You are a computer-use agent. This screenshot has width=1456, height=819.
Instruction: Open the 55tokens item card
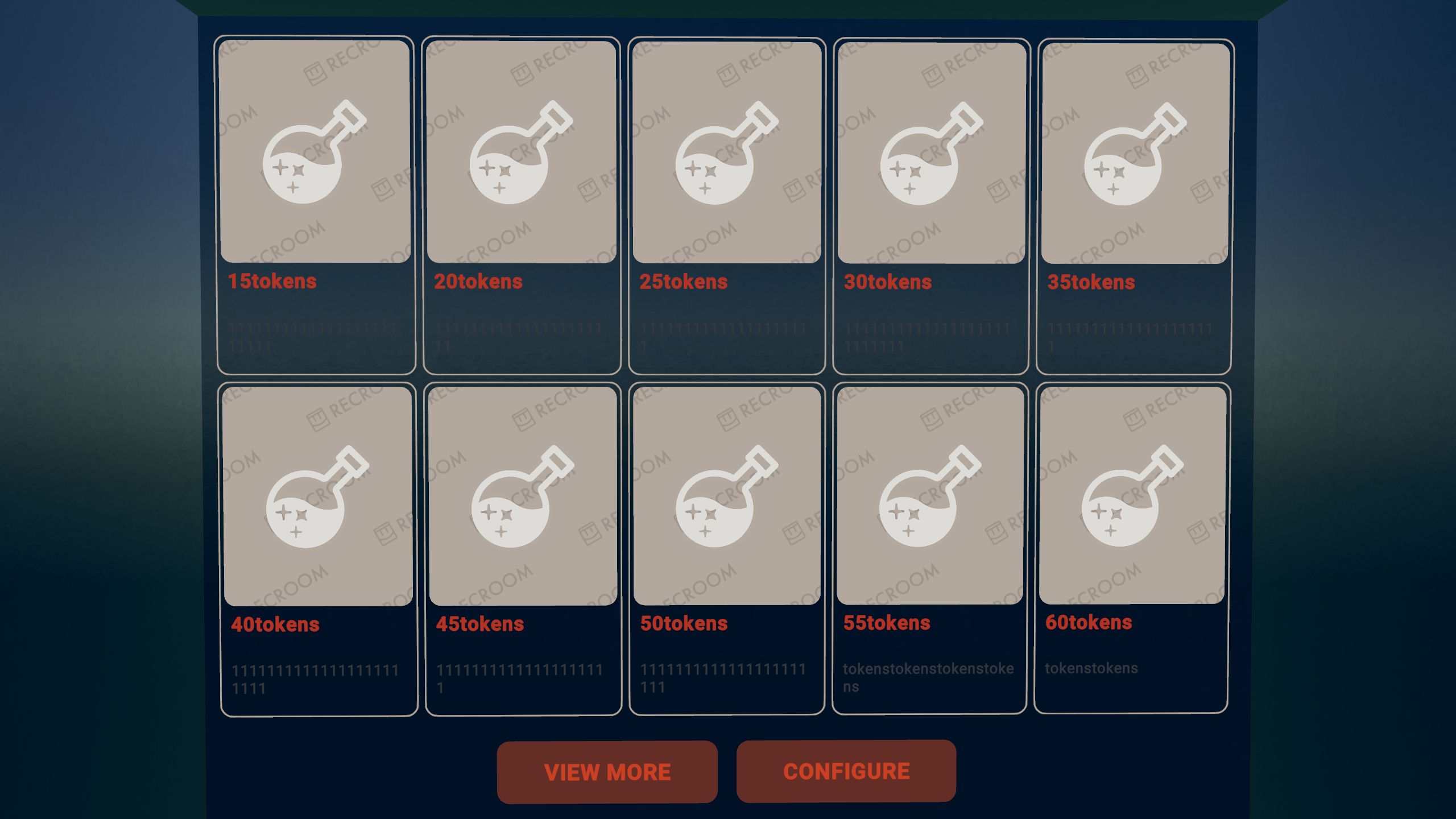(x=929, y=549)
